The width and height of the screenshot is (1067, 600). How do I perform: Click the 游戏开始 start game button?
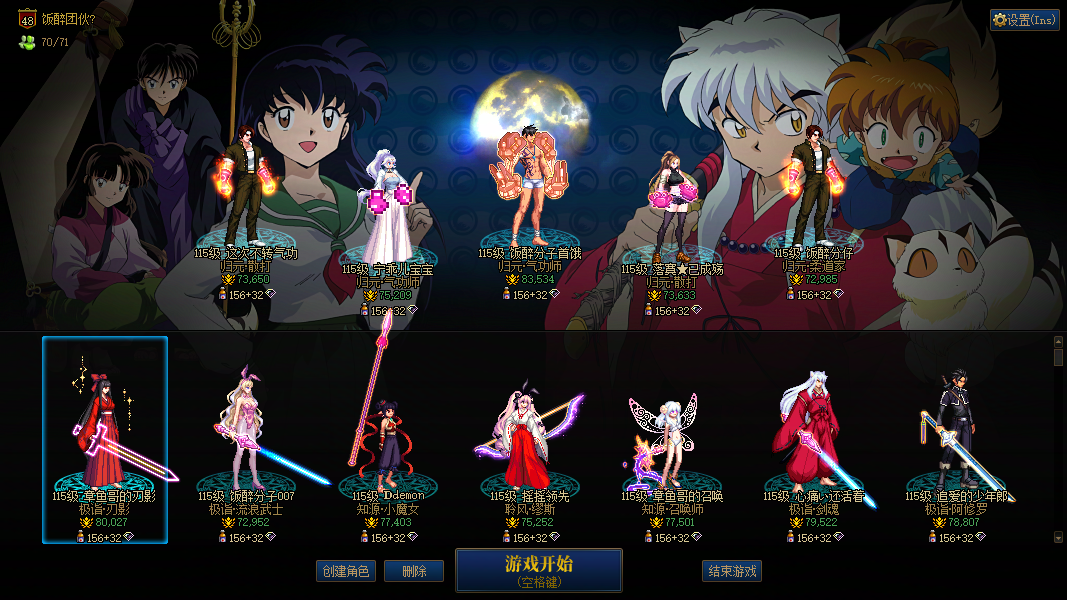coord(538,570)
